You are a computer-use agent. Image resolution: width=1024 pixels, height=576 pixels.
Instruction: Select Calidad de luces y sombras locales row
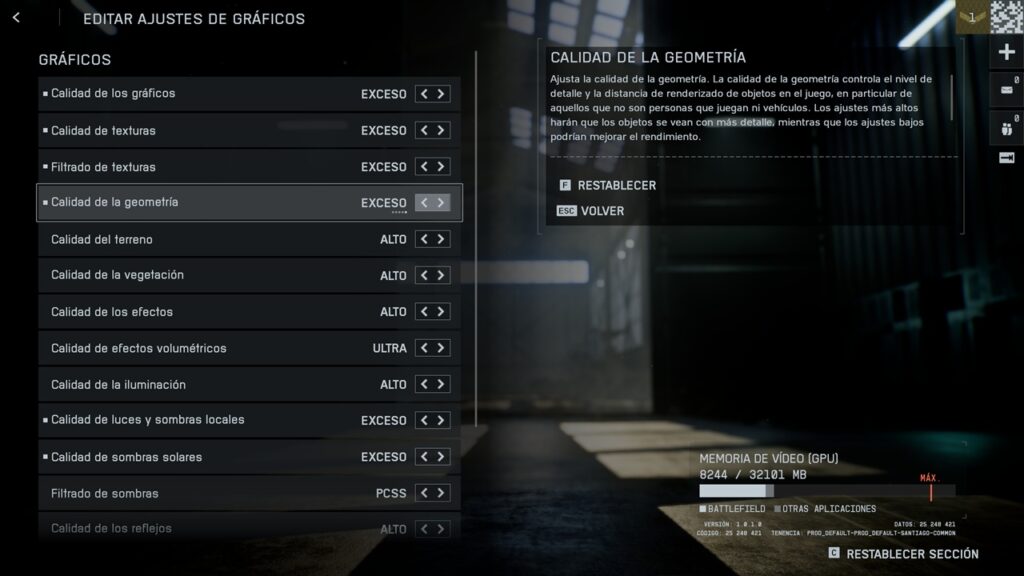(200, 420)
